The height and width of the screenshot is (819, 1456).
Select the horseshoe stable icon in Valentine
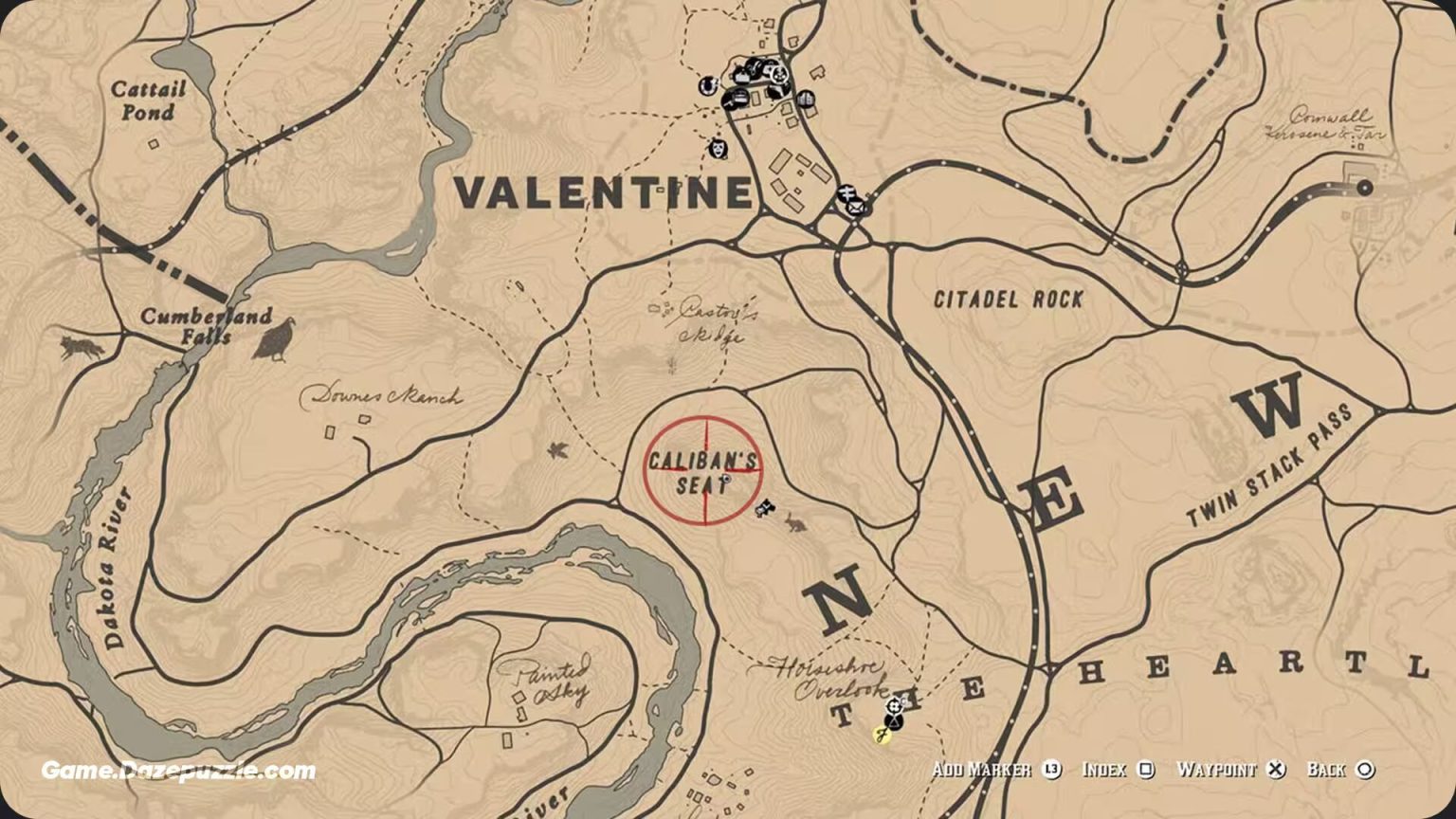point(707,85)
